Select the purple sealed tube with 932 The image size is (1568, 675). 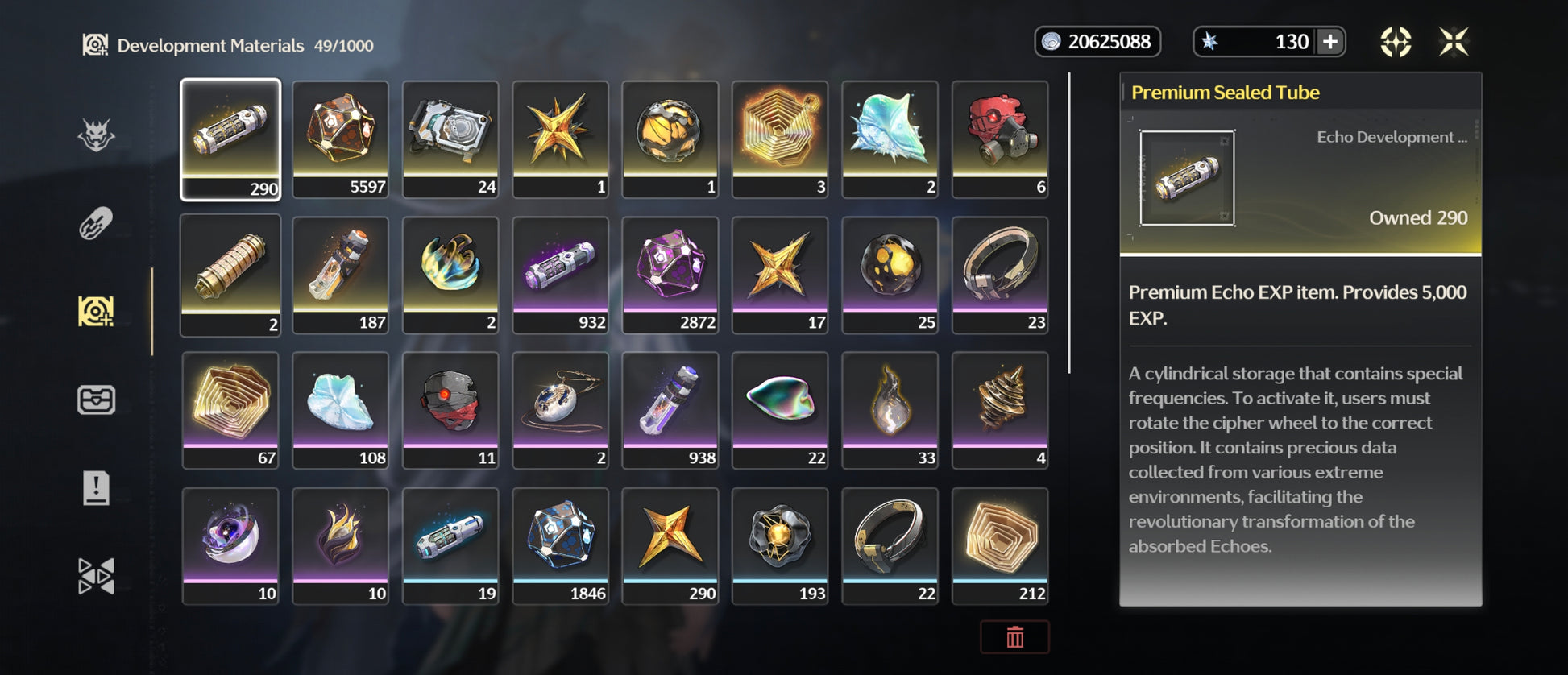(x=560, y=275)
